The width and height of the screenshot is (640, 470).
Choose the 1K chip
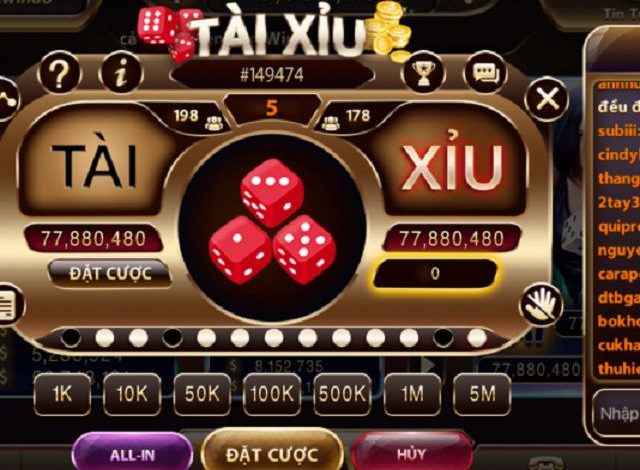62,394
